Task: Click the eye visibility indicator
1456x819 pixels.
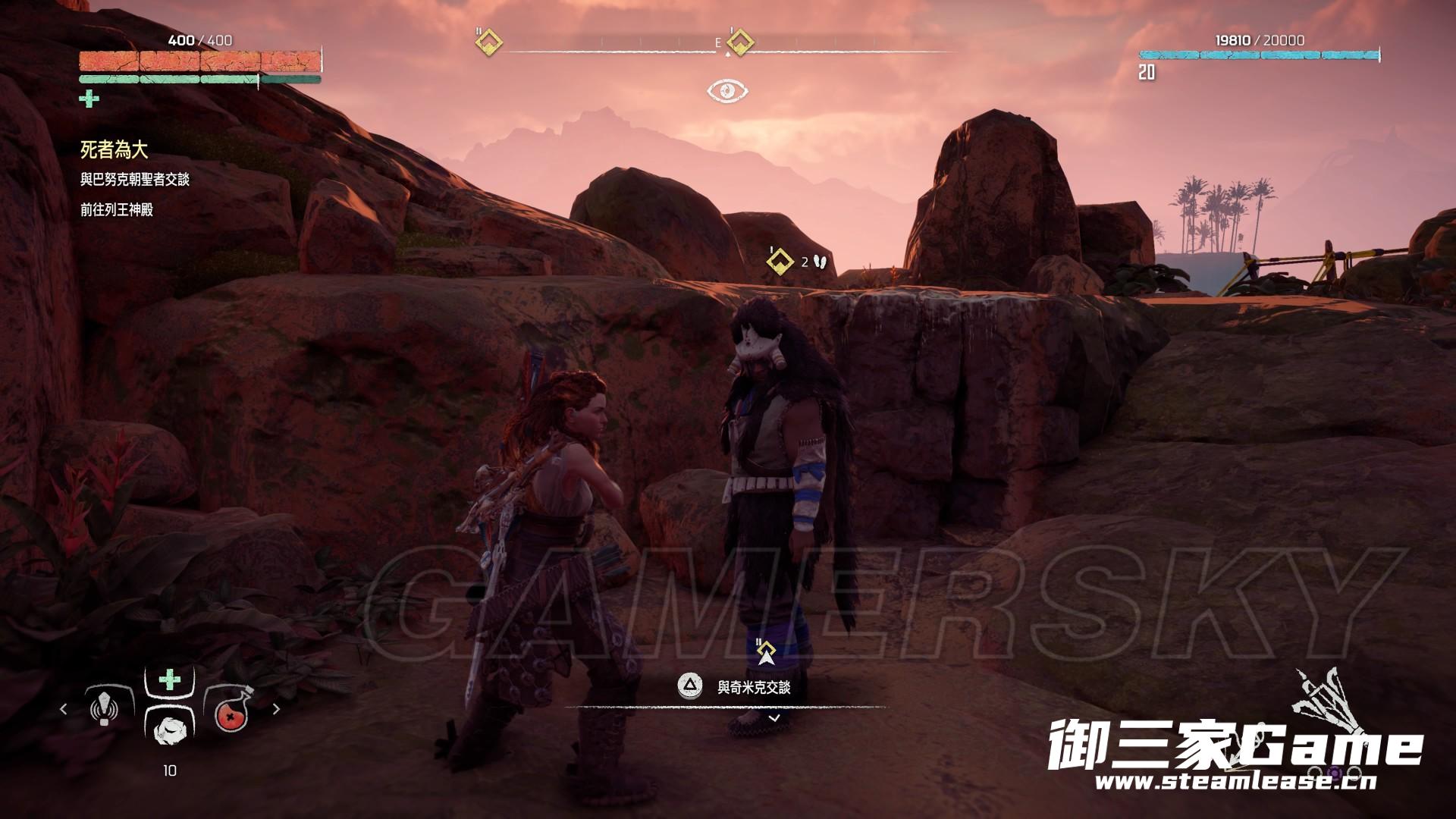Action: click(727, 92)
